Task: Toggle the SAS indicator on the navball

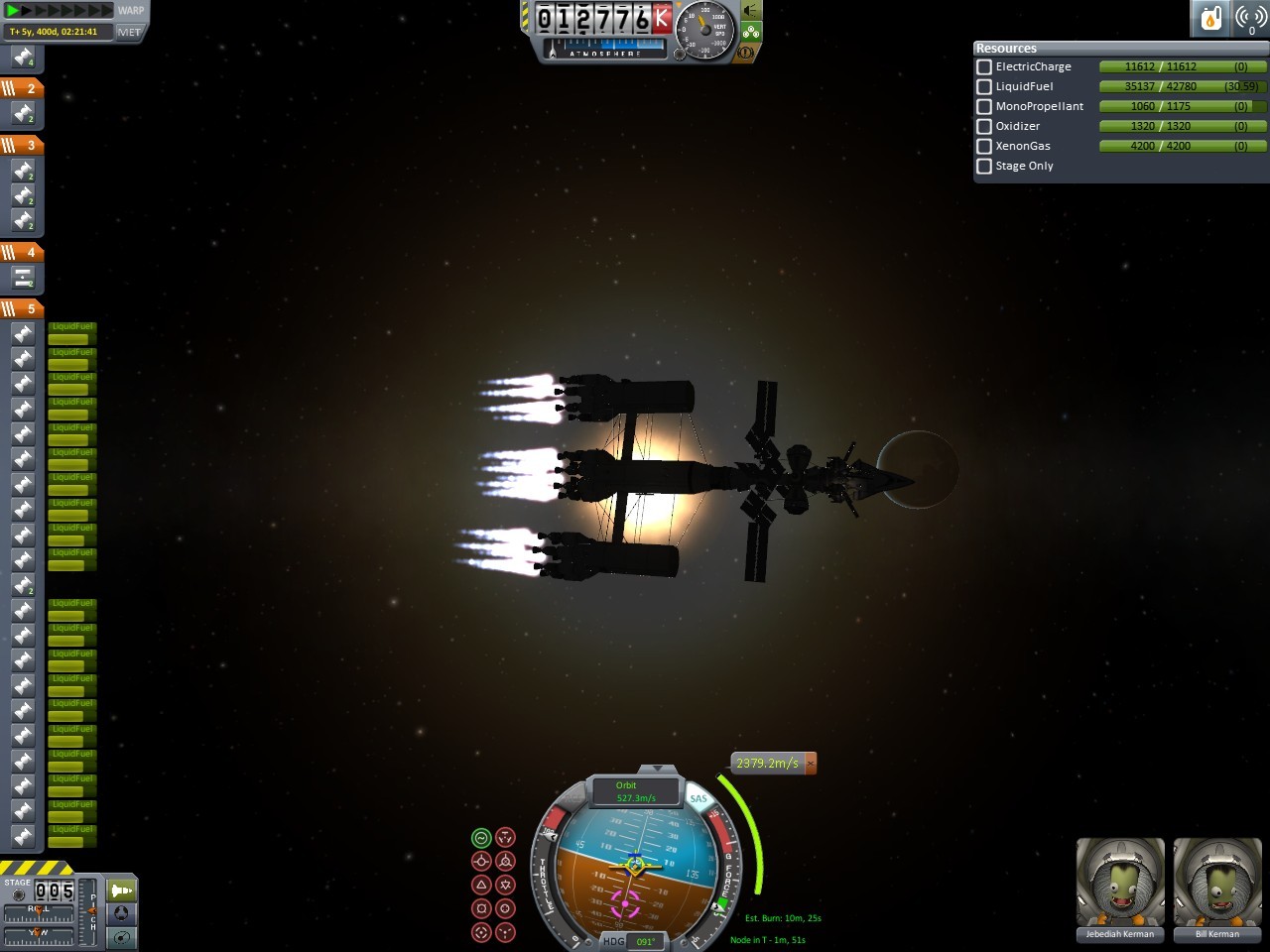Action: [698, 799]
